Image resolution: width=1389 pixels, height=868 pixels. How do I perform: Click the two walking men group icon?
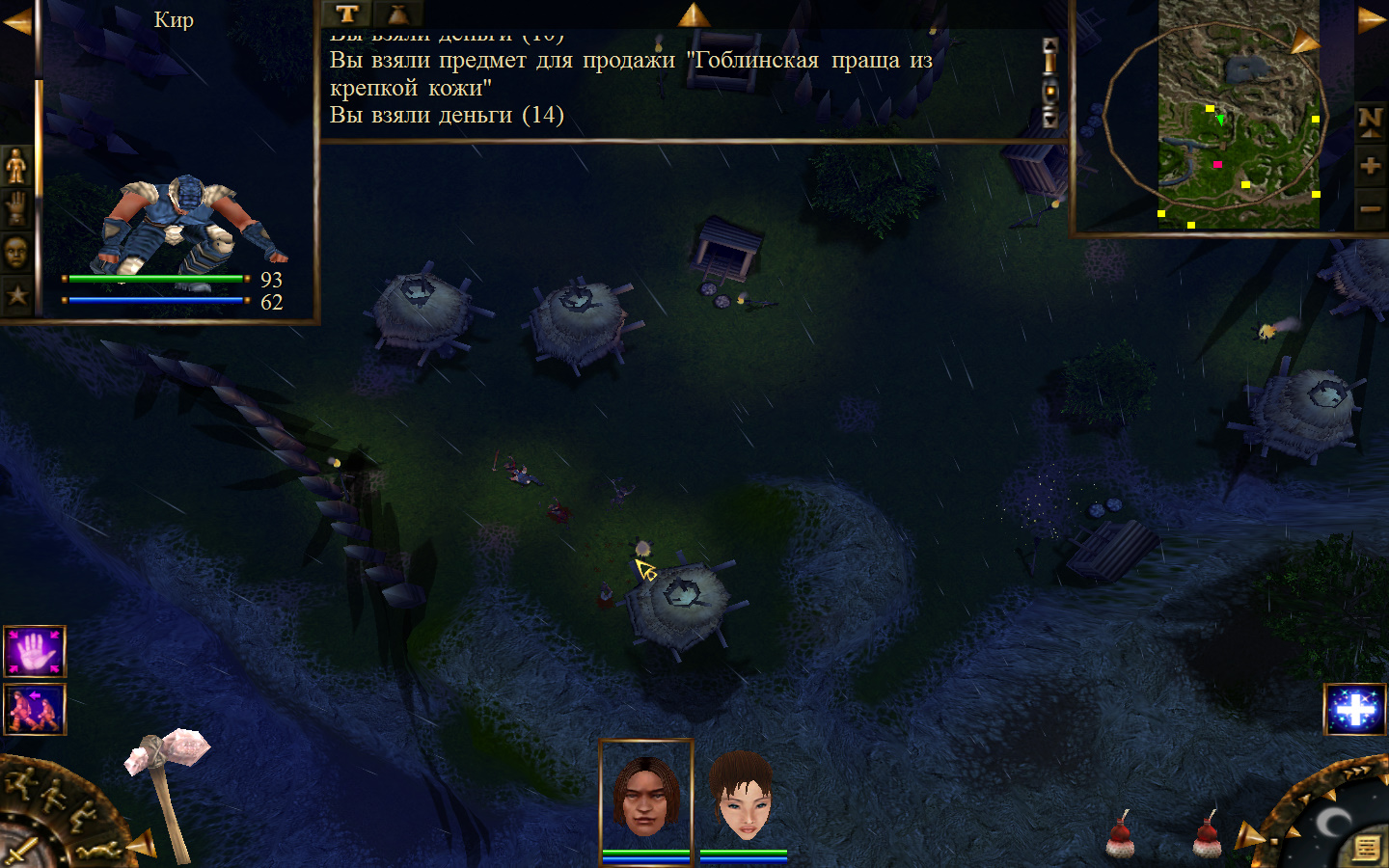[35, 709]
